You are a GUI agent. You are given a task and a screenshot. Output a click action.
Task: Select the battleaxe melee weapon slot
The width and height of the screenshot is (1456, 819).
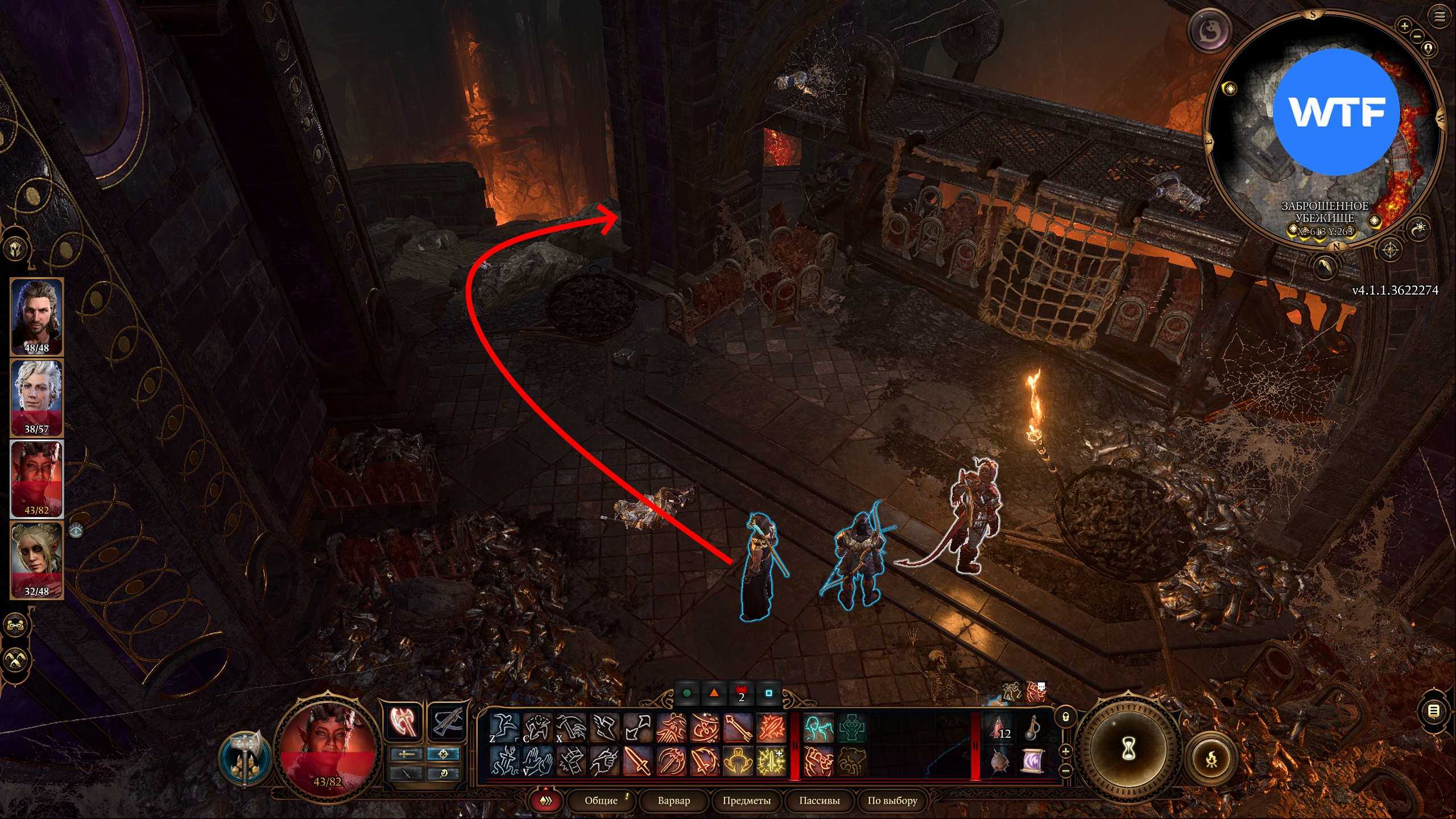click(x=403, y=722)
